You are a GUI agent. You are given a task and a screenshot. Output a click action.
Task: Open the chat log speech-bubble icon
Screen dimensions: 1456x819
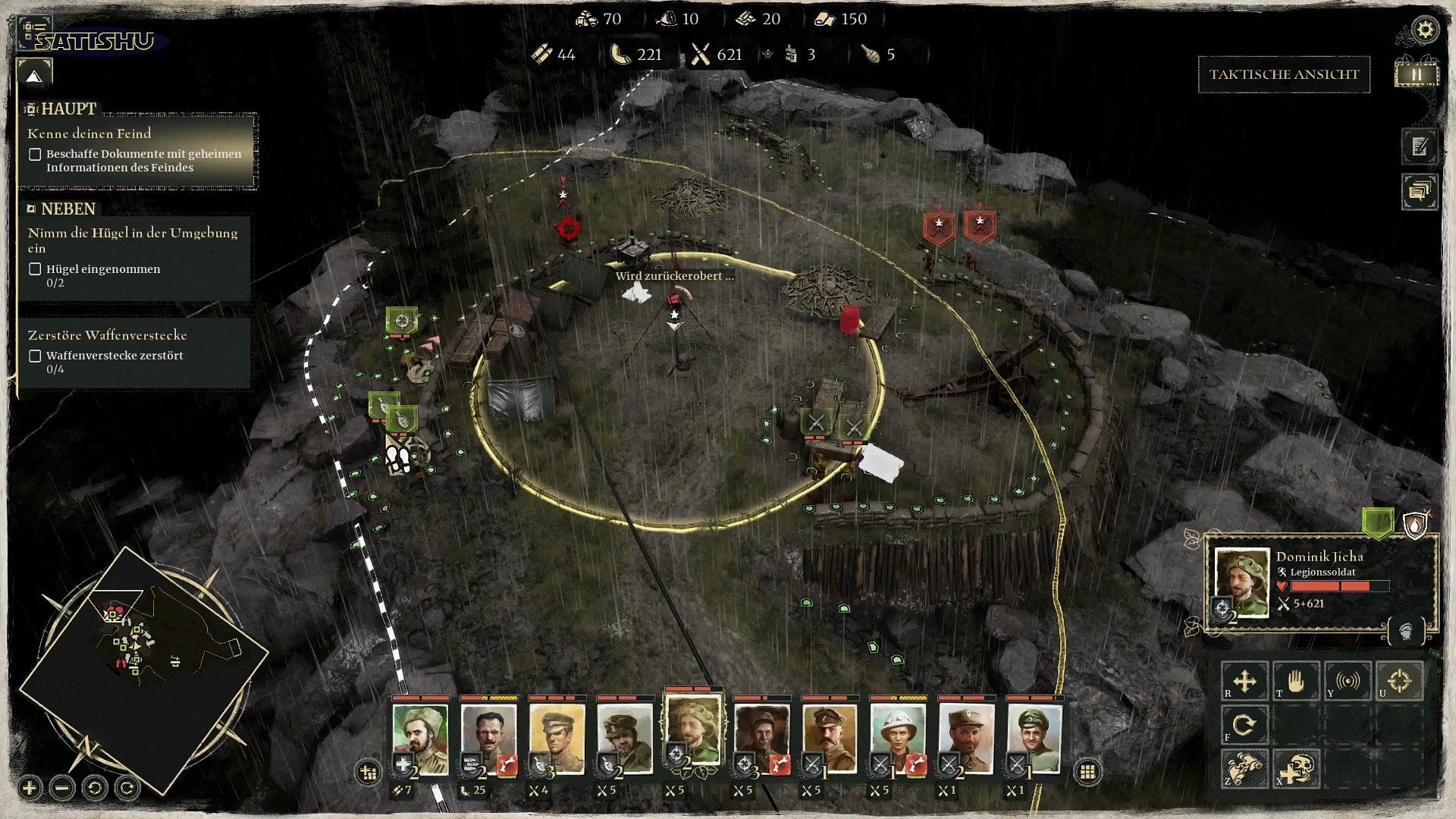[1419, 191]
